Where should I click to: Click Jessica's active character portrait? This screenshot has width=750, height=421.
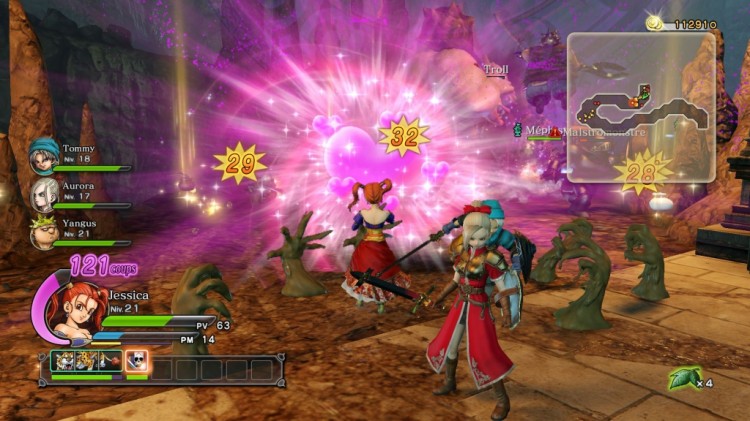coord(75,310)
